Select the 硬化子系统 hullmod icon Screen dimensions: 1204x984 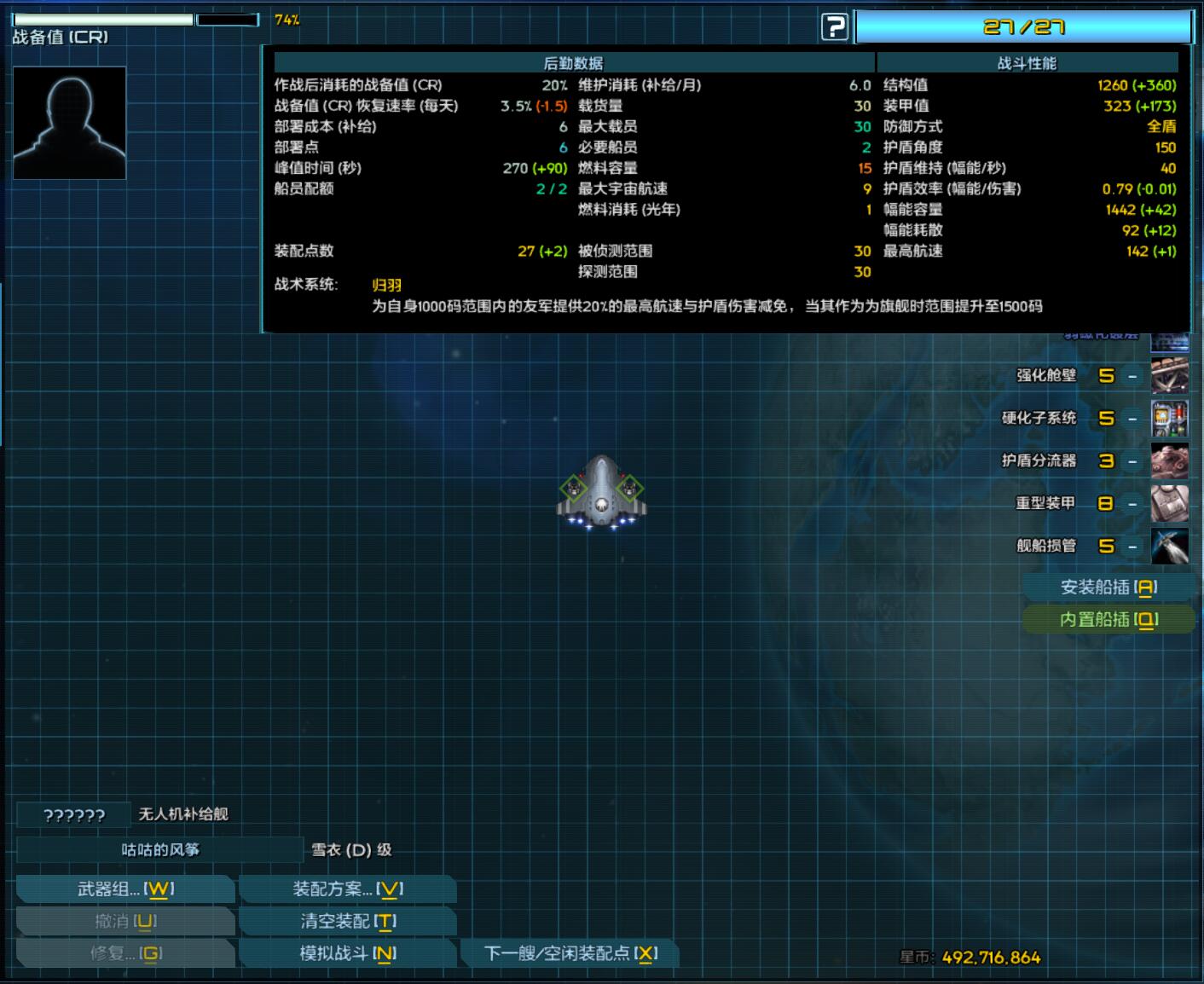pyautogui.click(x=1171, y=418)
